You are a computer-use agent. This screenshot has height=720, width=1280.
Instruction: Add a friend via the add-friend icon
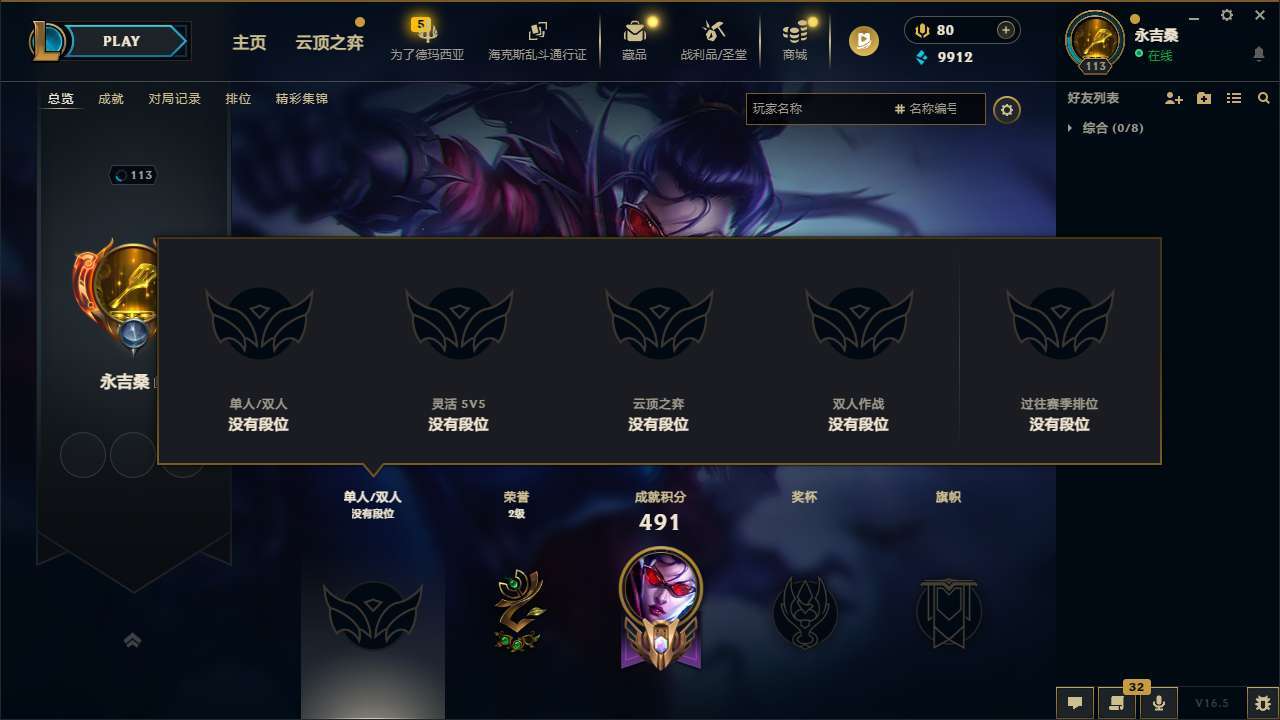pos(1172,98)
